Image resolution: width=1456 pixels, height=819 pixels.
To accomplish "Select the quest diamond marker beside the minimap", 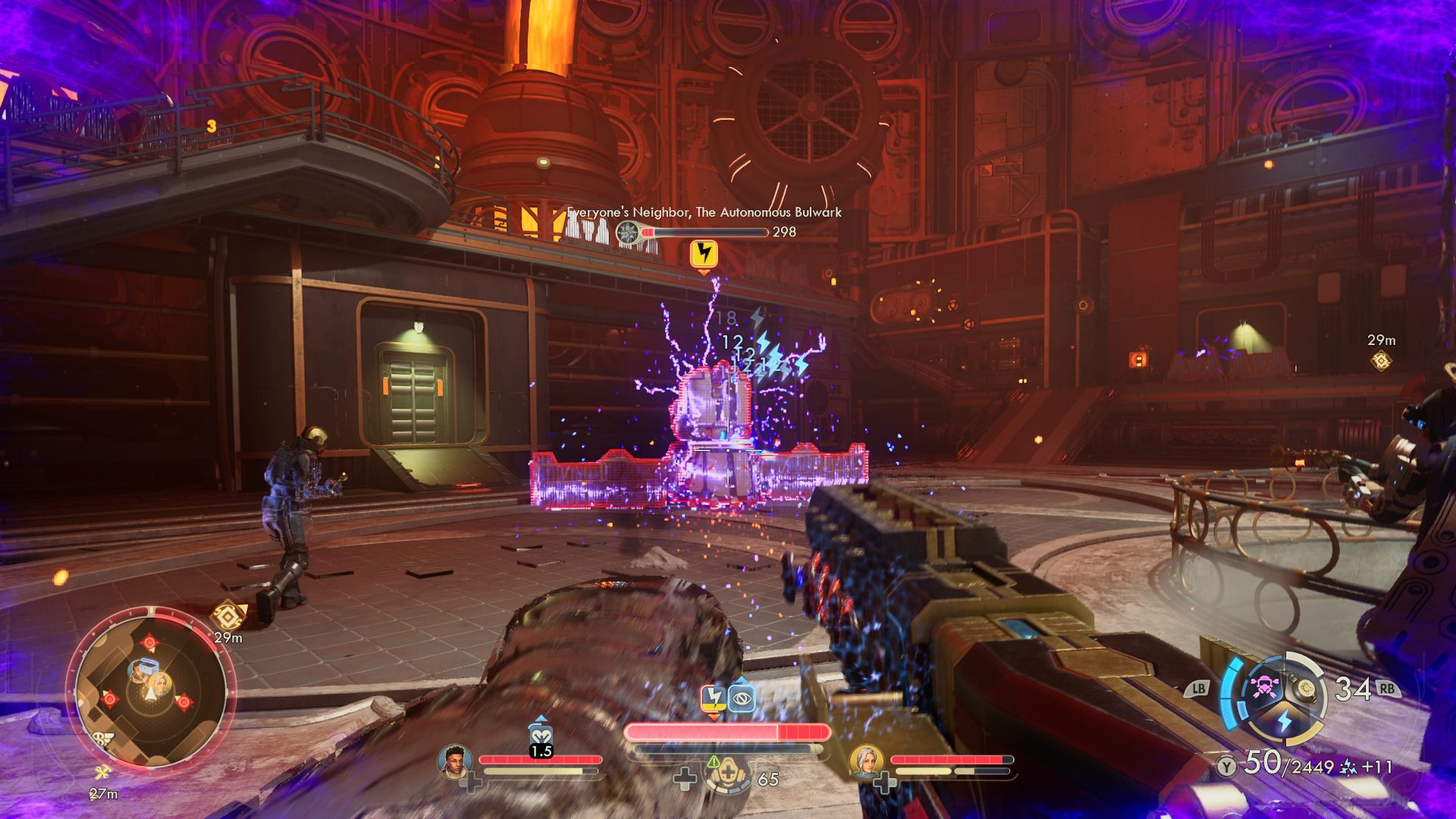I will pyautogui.click(x=228, y=615).
